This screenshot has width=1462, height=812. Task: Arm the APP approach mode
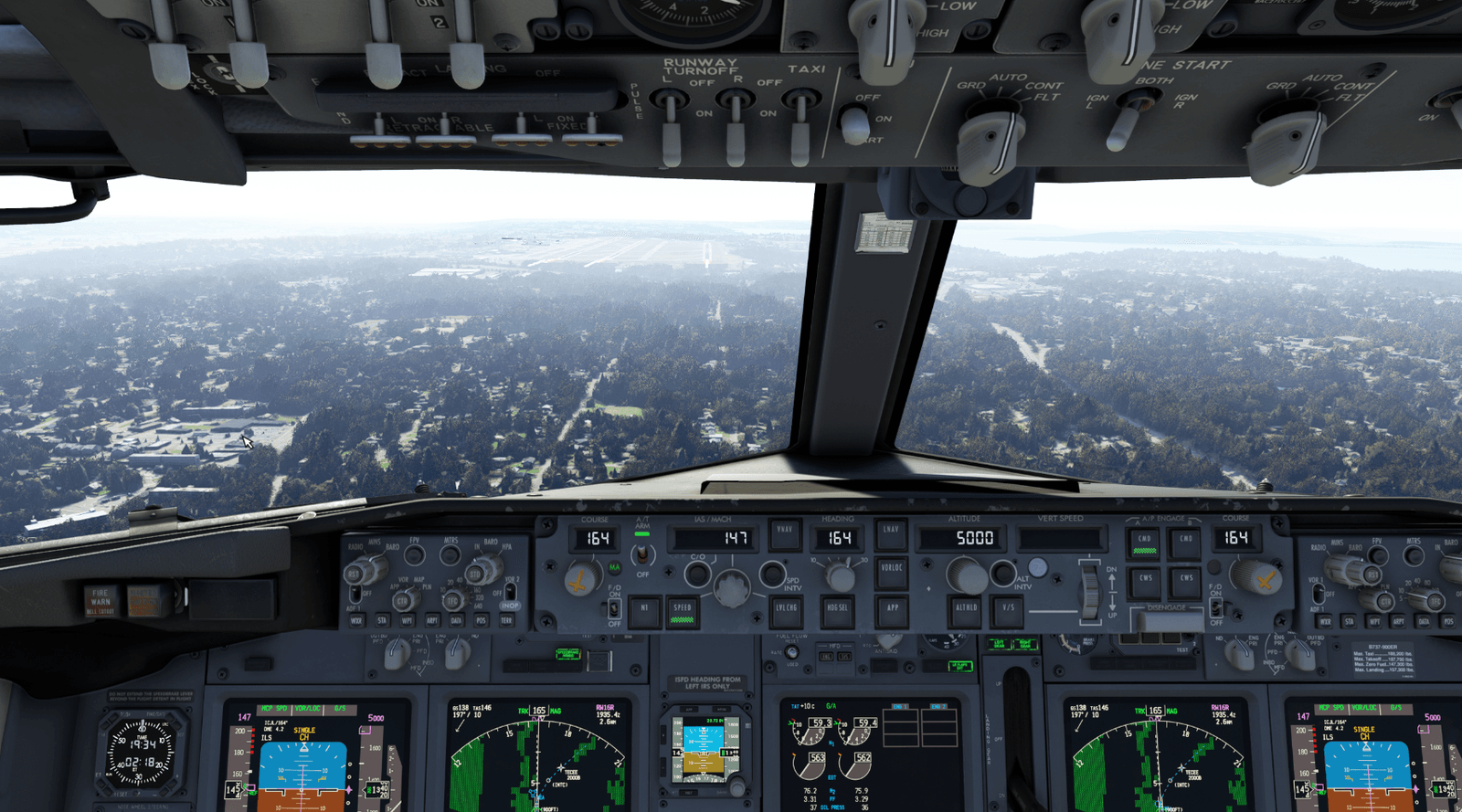892,608
